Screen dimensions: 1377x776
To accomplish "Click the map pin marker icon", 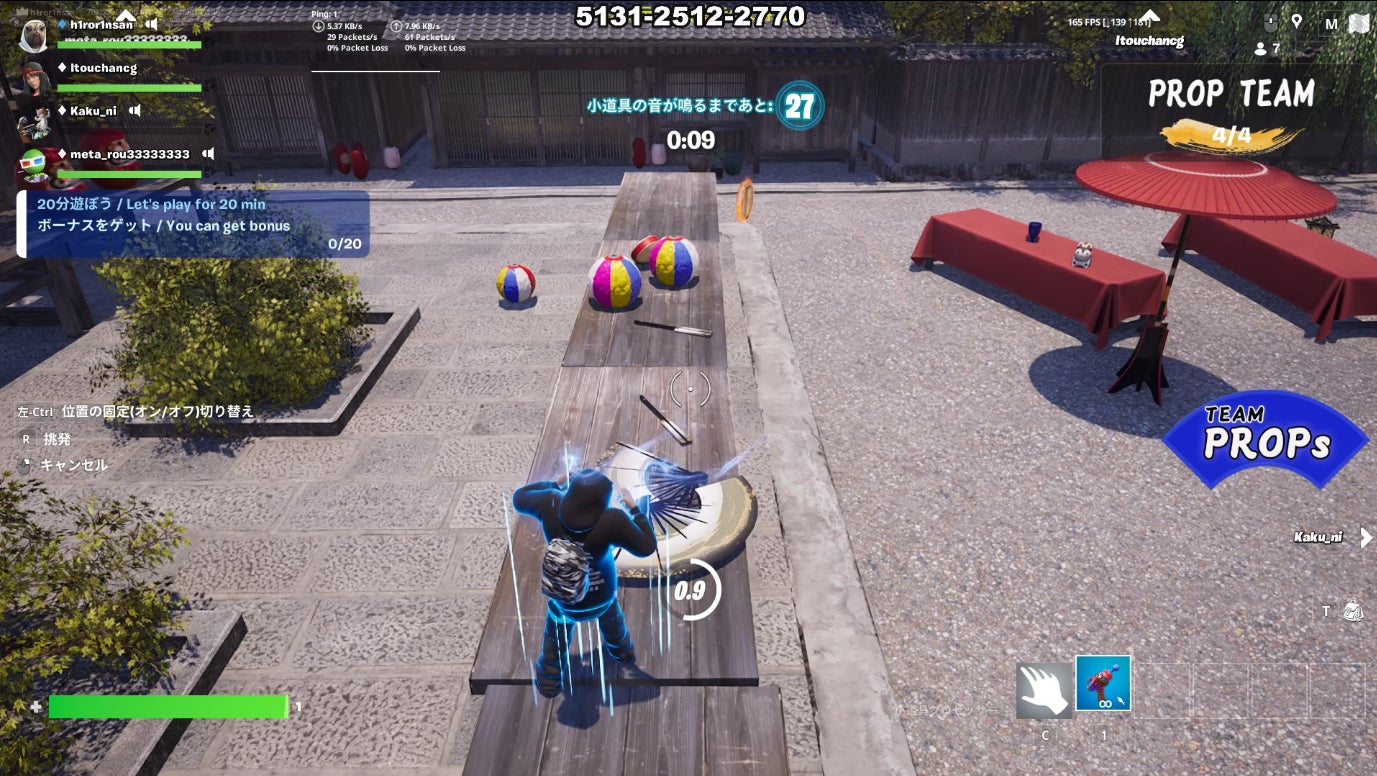I will [x=1297, y=21].
